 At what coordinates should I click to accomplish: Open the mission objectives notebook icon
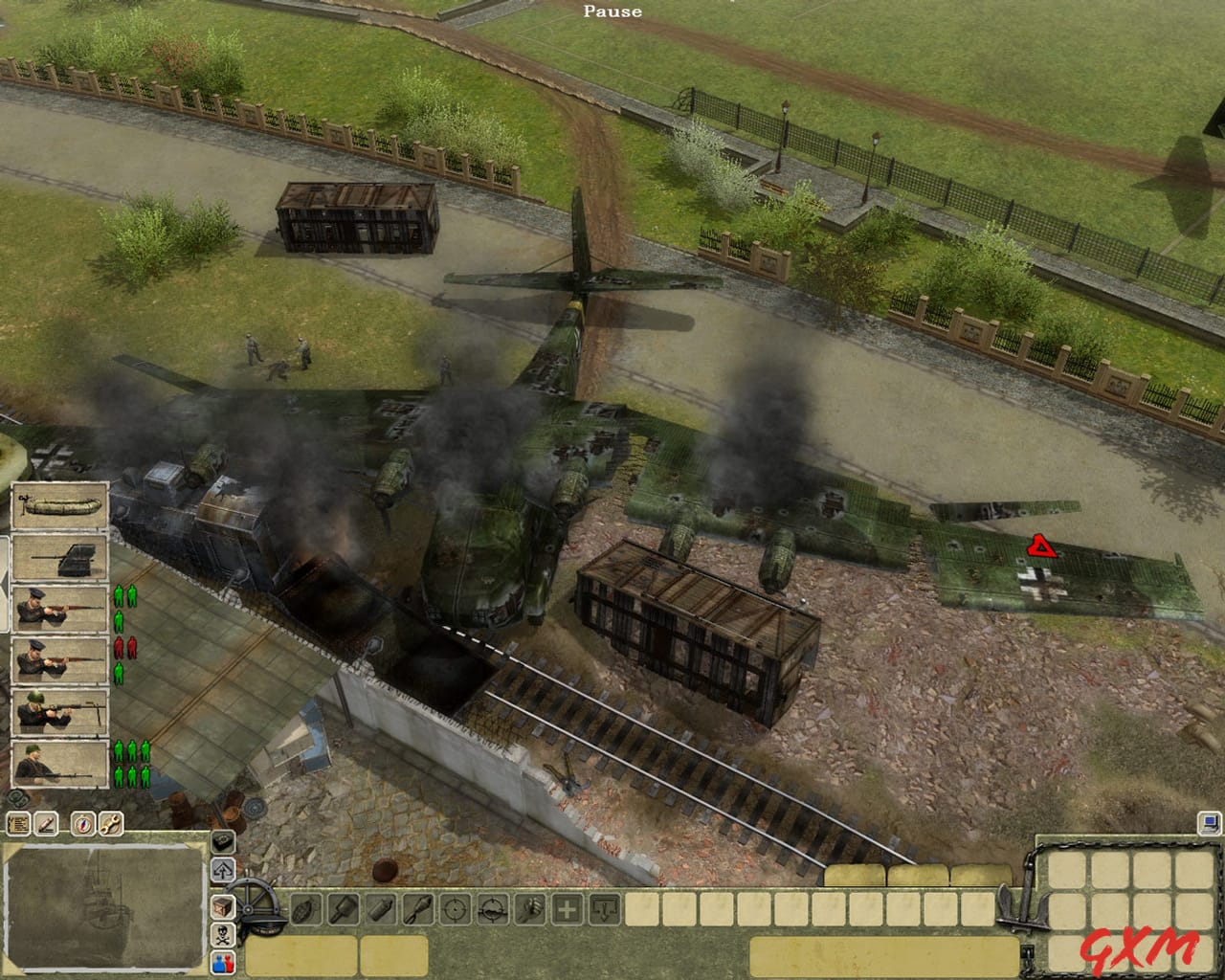click(18, 824)
